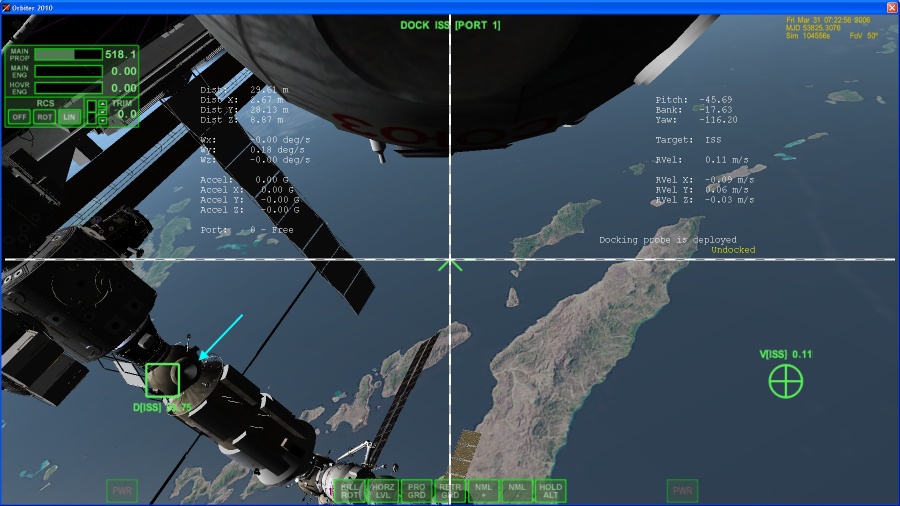Enable PRO GRD orientation mode
900x506 pixels.
417,490
